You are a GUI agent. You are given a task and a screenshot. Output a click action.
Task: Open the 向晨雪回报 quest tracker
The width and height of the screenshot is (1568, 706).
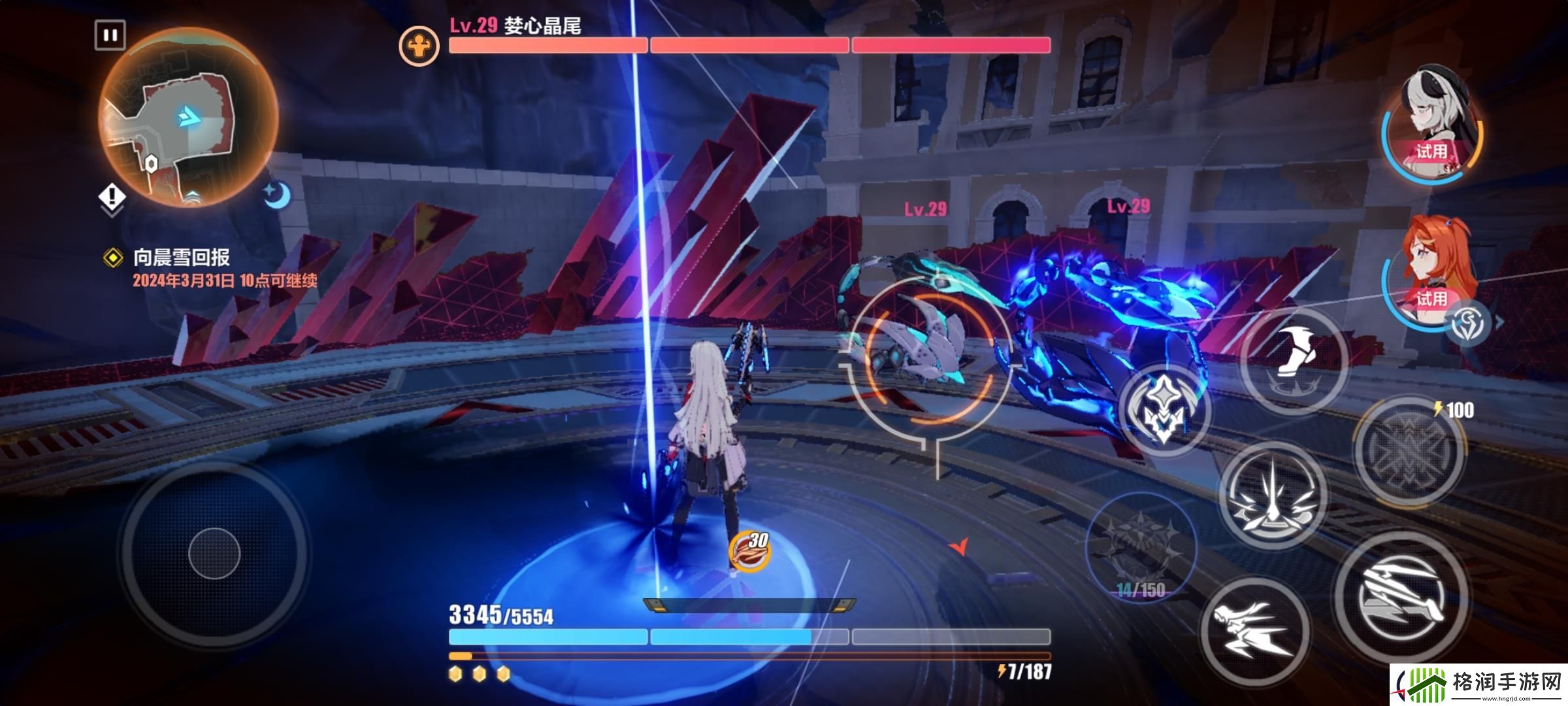[182, 258]
